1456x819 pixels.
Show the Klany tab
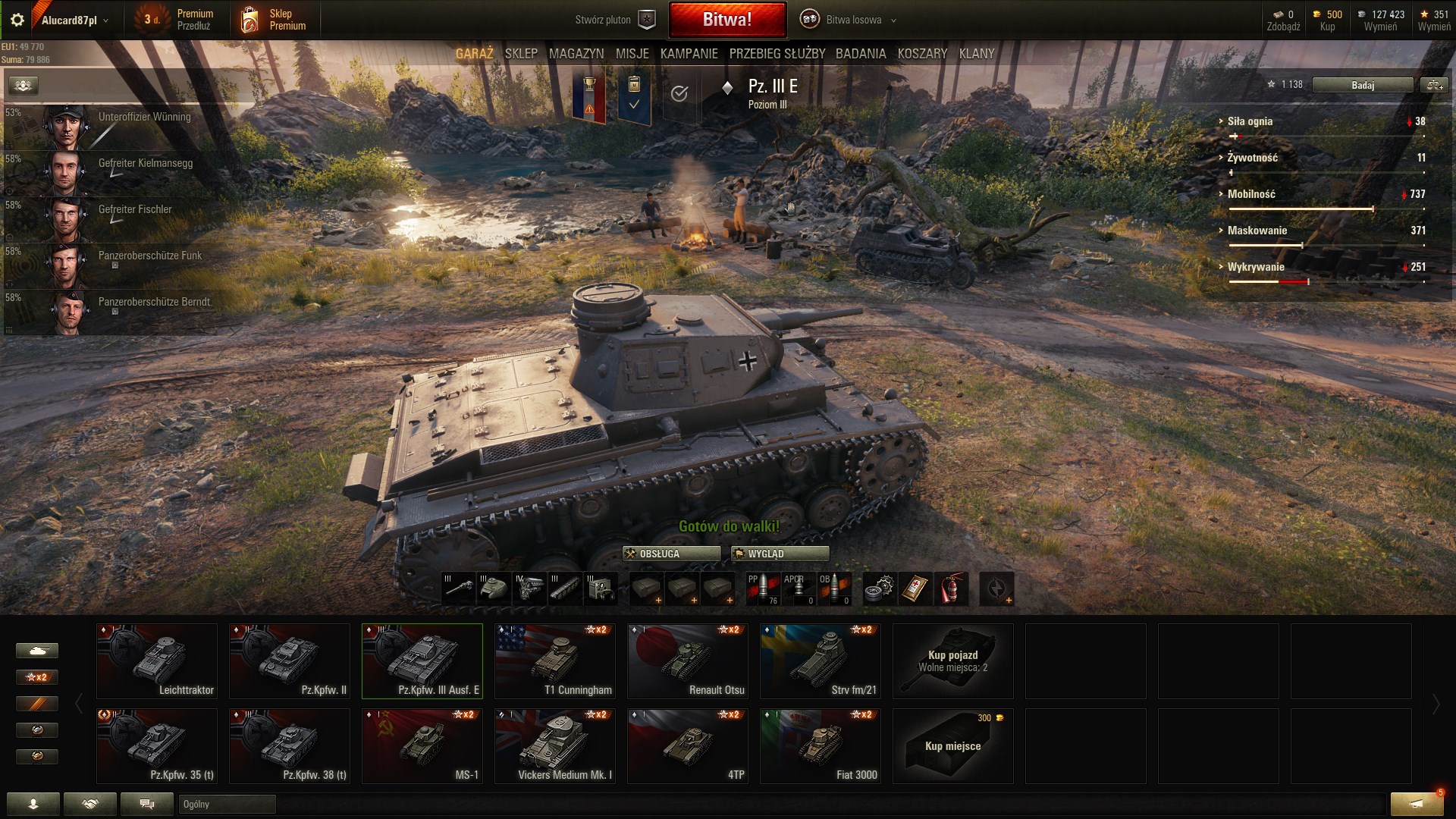coord(976,54)
